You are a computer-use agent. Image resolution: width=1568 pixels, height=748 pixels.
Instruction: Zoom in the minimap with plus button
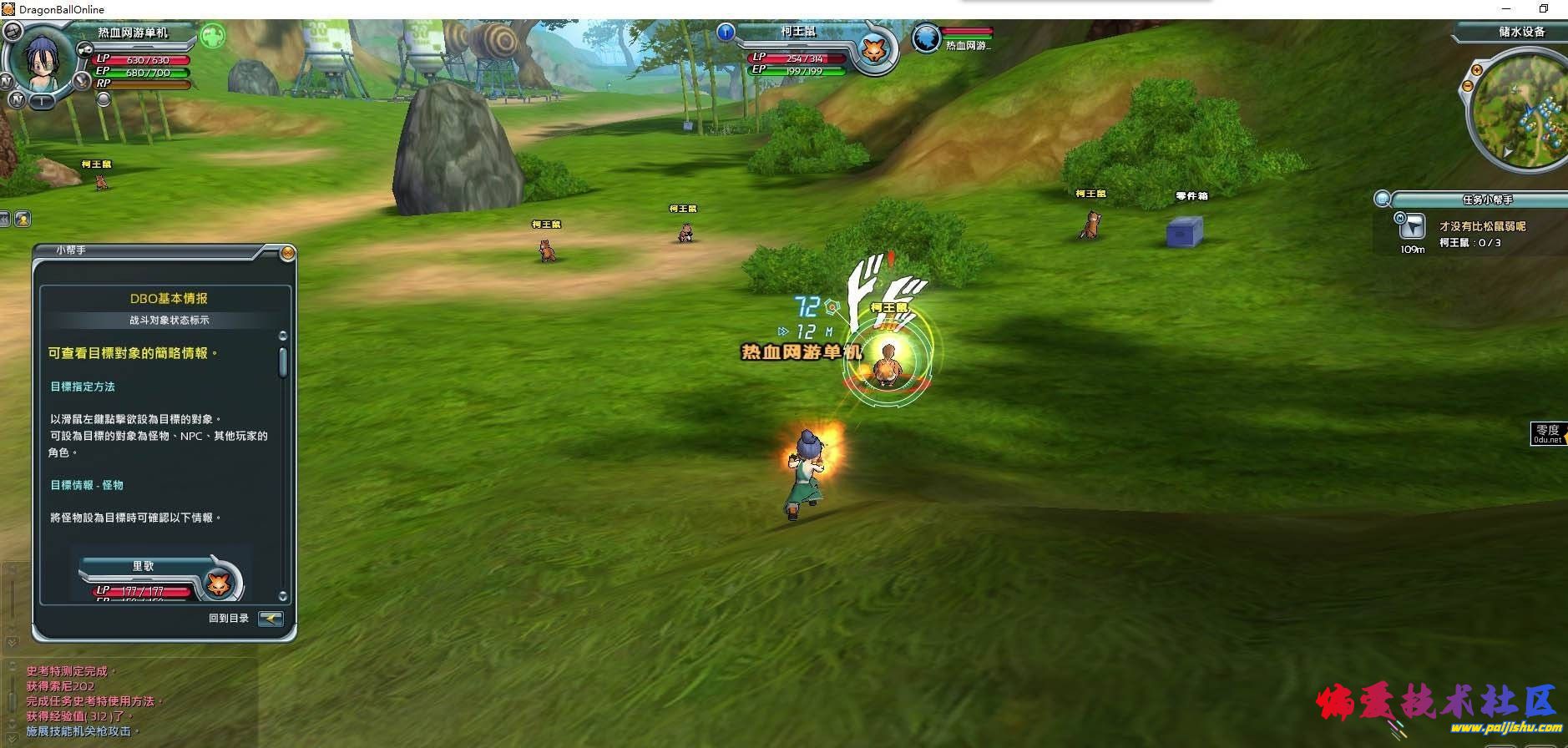click(x=1475, y=70)
